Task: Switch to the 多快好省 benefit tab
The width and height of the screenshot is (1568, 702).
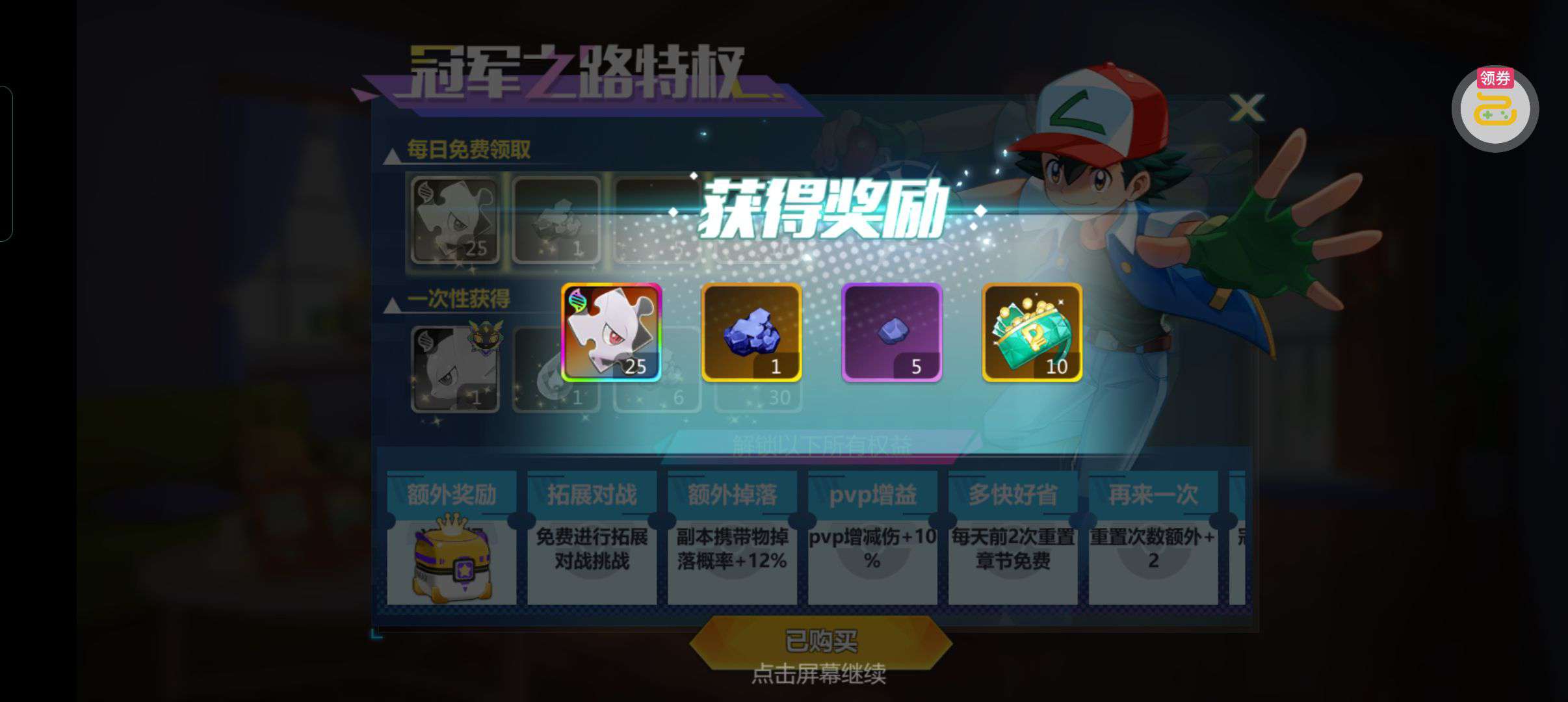Action: click(x=1012, y=494)
